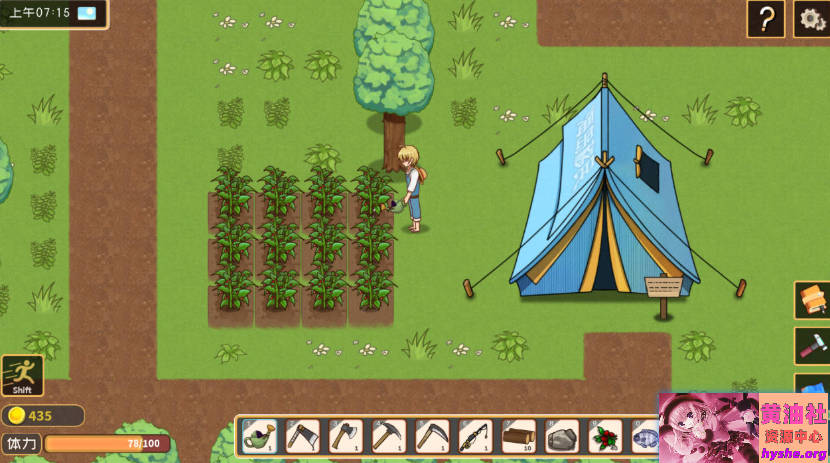This screenshot has width=830, height=463.
Task: Select the fish hotbar slot
Action: (645, 436)
